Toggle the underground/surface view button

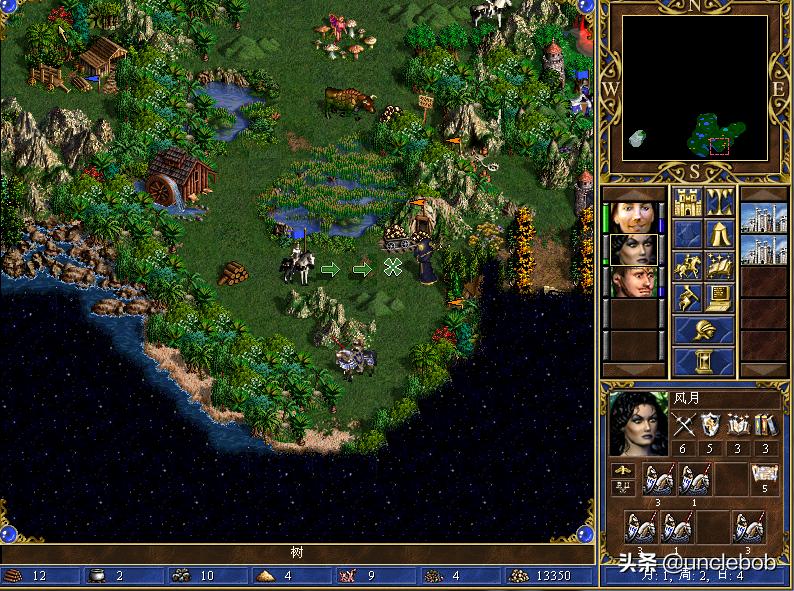[720, 202]
